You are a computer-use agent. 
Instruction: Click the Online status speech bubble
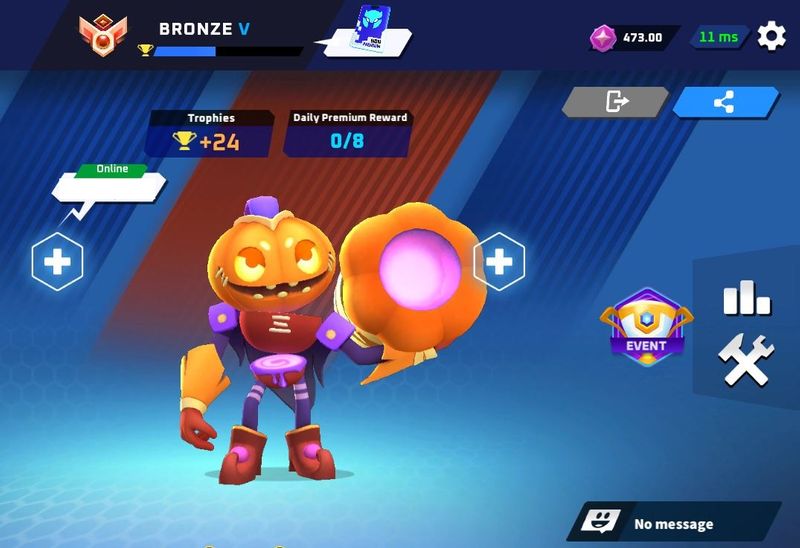pos(108,186)
